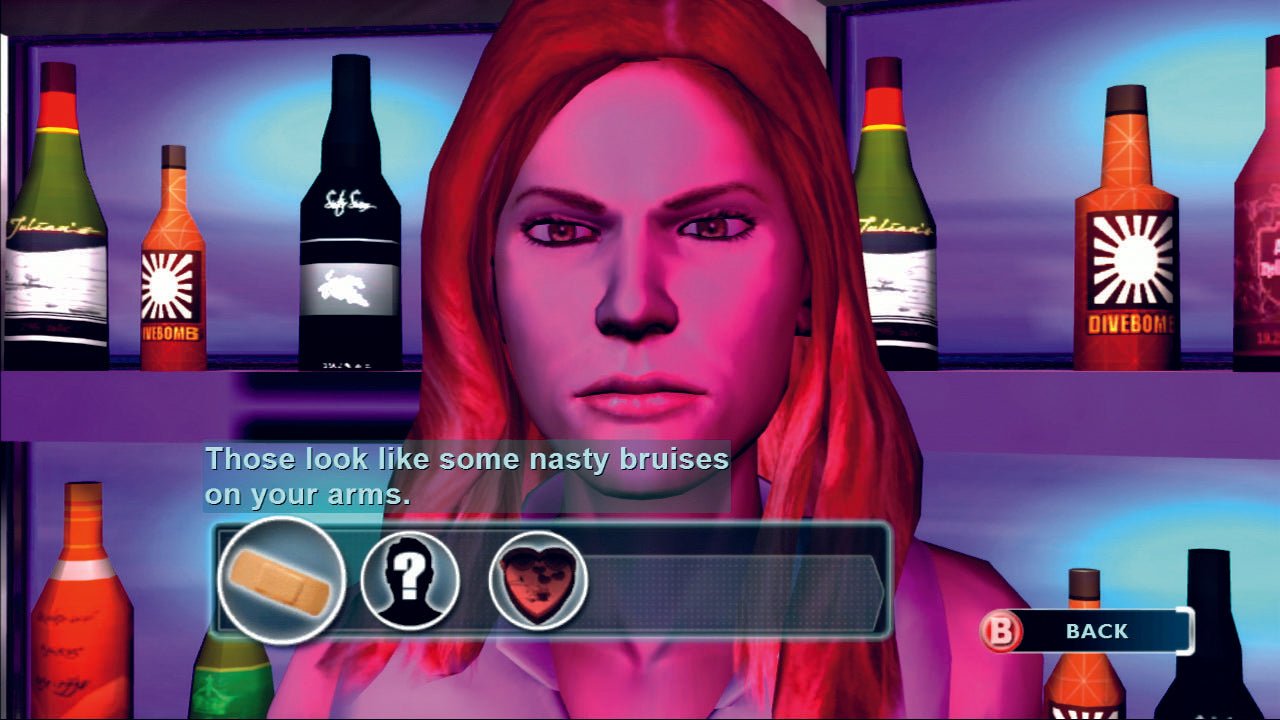The width and height of the screenshot is (1280, 720).
Task: Select the bandage dialogue topic icon
Action: coord(281,580)
